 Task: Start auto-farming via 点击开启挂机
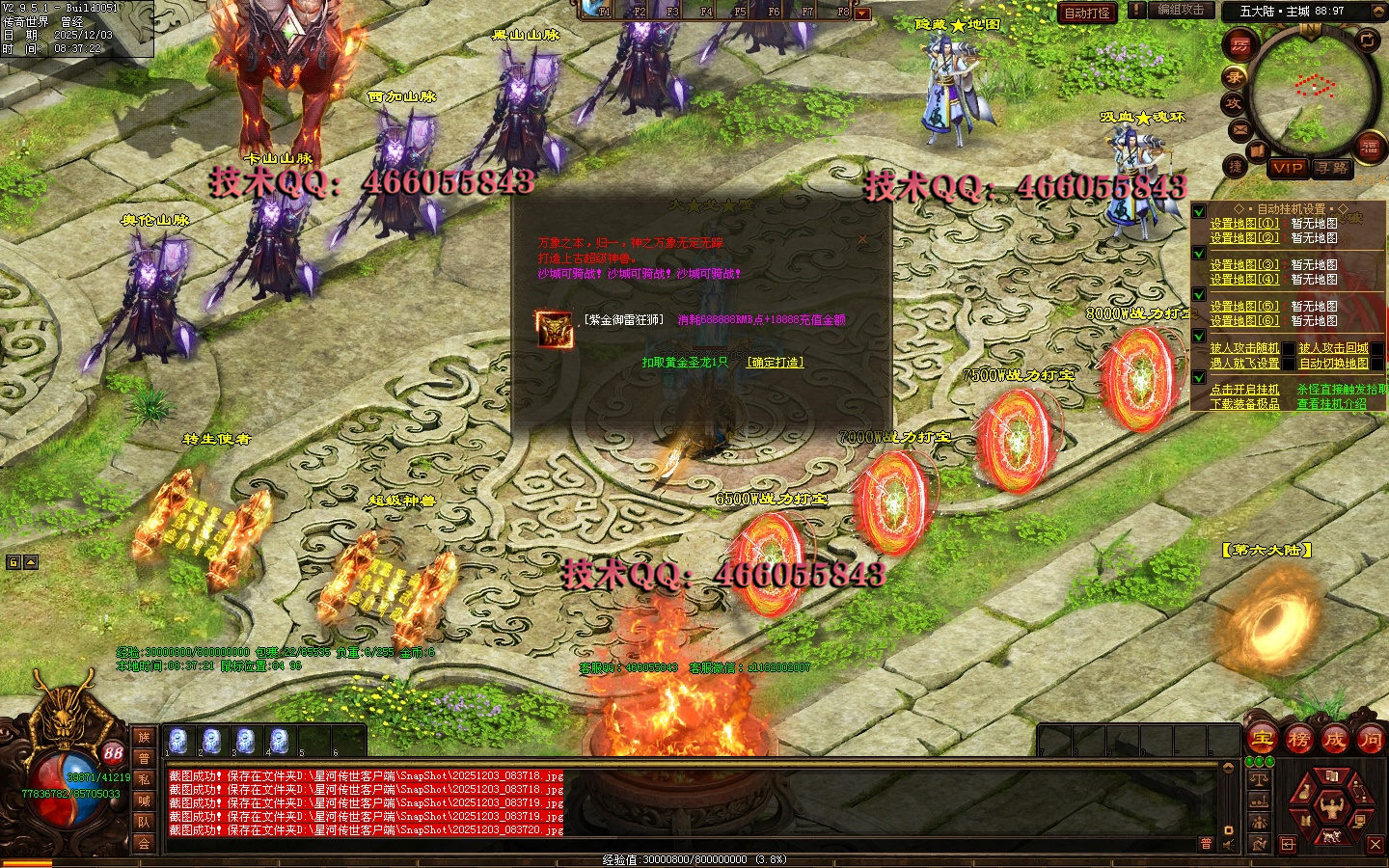point(1244,390)
